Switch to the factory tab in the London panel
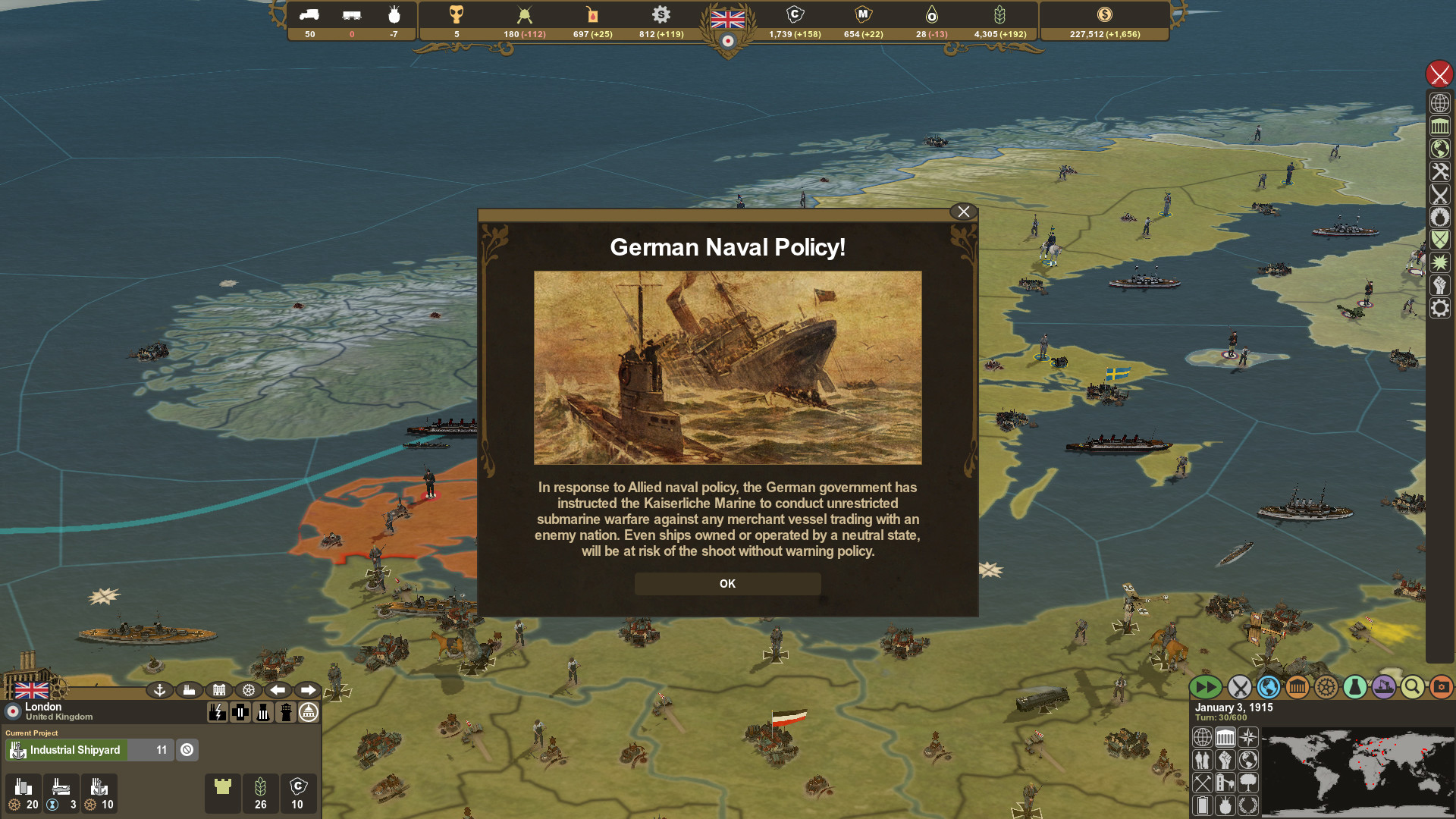The height and width of the screenshot is (819, 1456). tap(190, 690)
